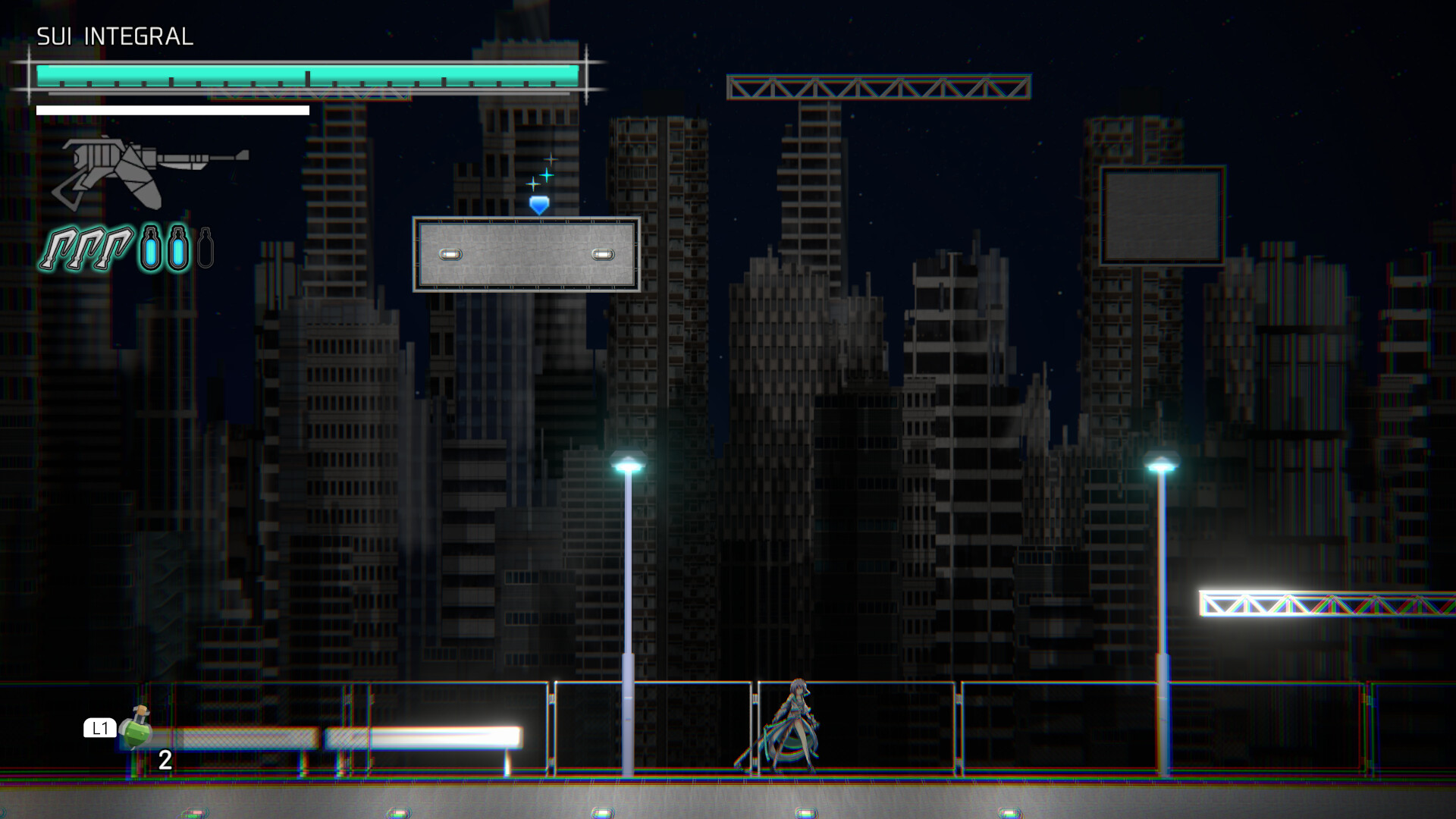
Task: Click the potion count number 2
Action: coord(164,760)
